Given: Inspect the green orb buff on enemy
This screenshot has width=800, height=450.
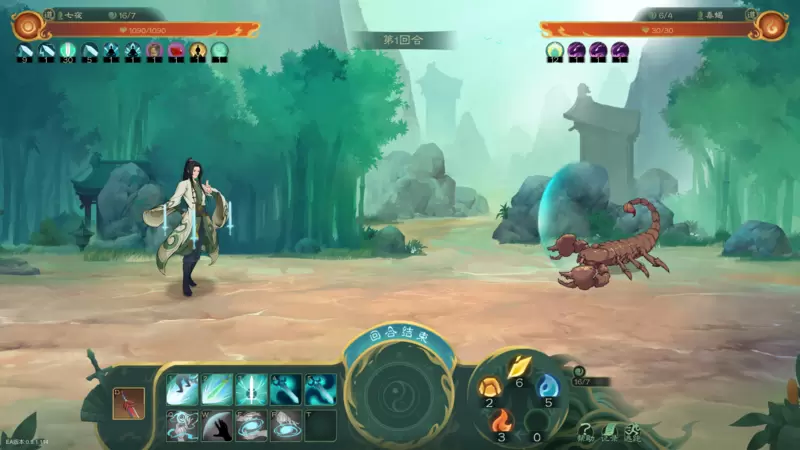Looking at the screenshot, I should point(555,50).
